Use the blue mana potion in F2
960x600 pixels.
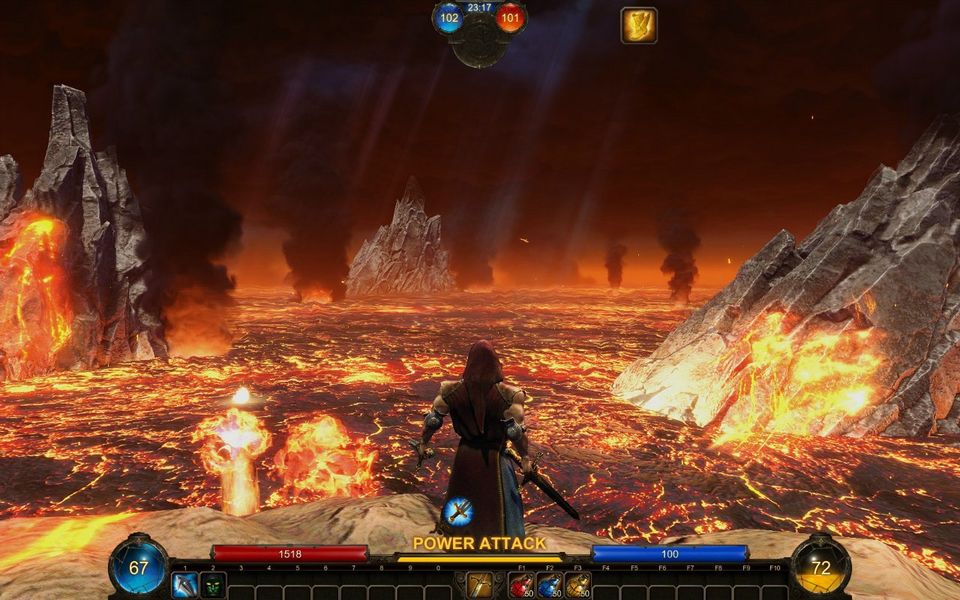(549, 585)
